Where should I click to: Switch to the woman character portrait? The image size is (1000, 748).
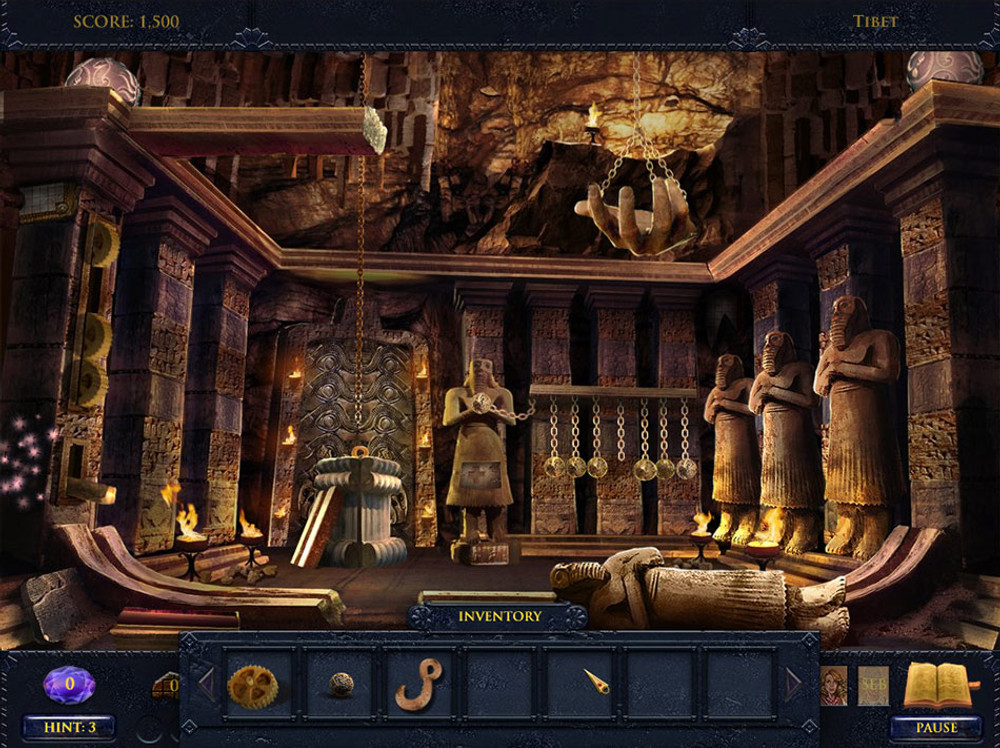[833, 685]
